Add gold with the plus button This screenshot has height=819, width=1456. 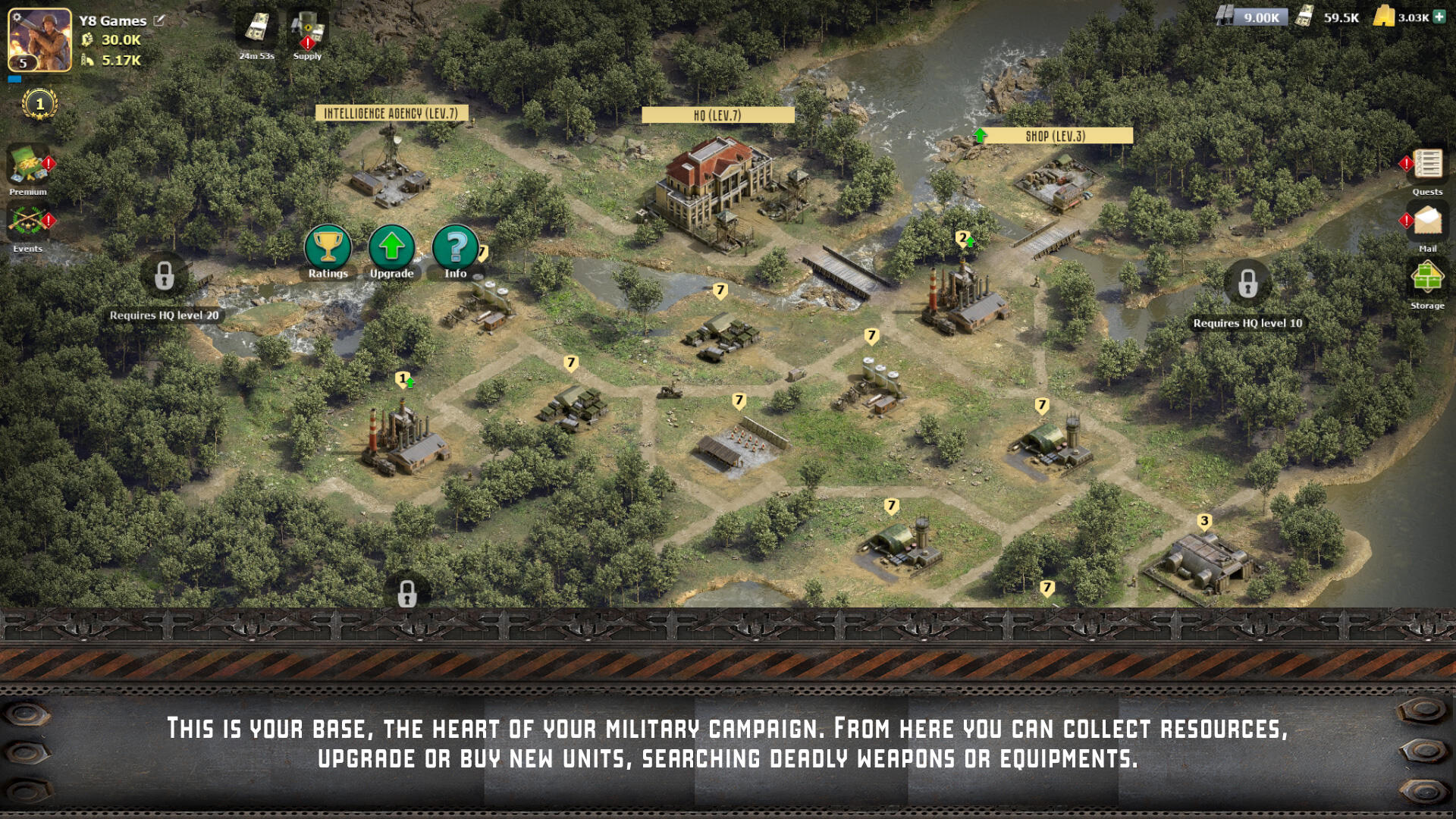1439,17
